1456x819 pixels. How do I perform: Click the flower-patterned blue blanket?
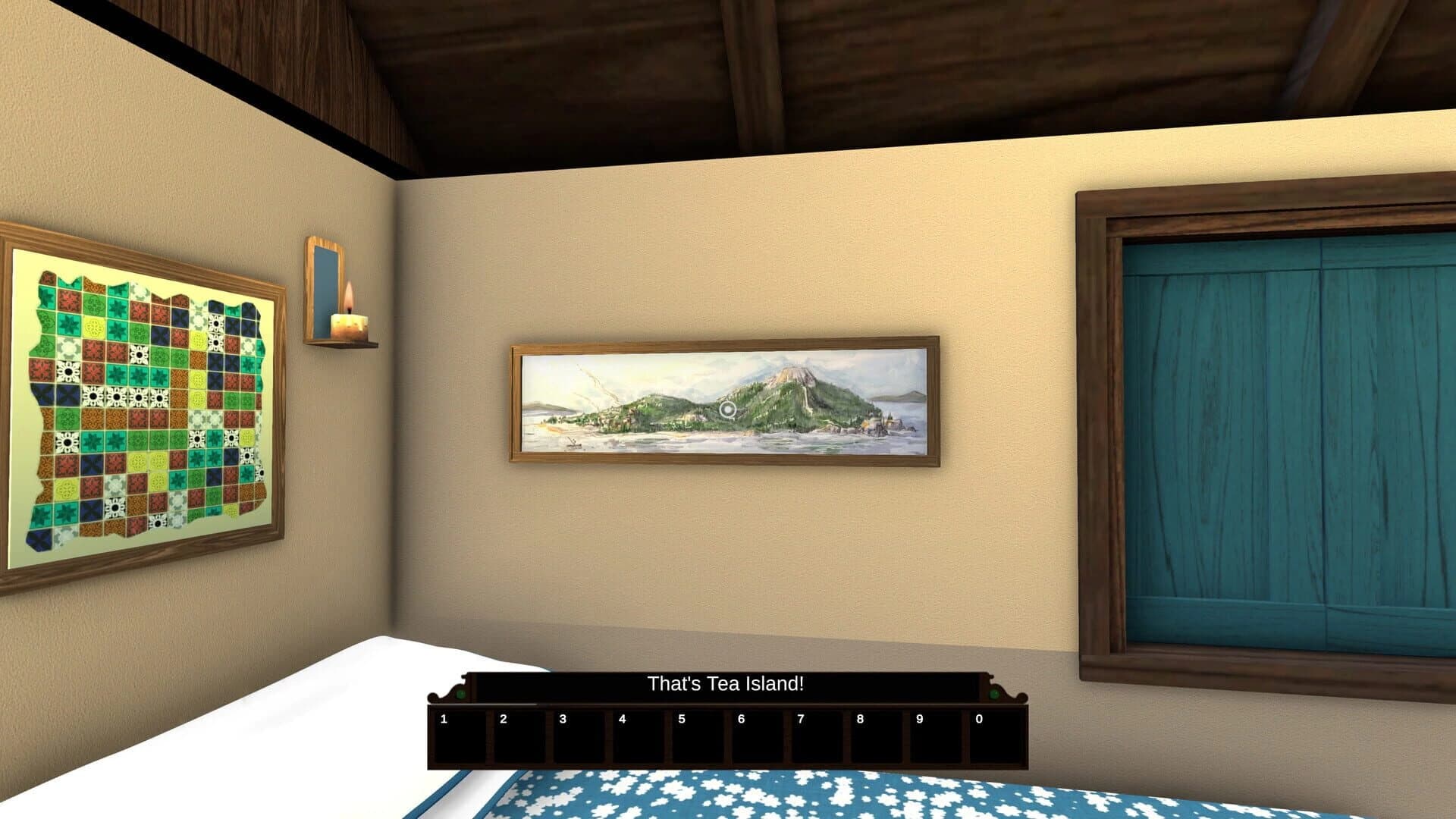[x=758, y=800]
